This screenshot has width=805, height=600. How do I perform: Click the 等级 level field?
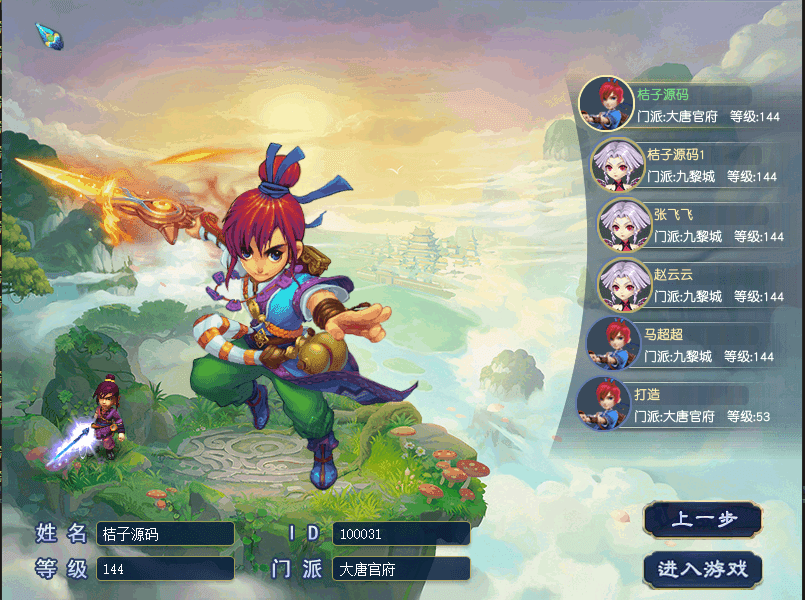point(165,569)
